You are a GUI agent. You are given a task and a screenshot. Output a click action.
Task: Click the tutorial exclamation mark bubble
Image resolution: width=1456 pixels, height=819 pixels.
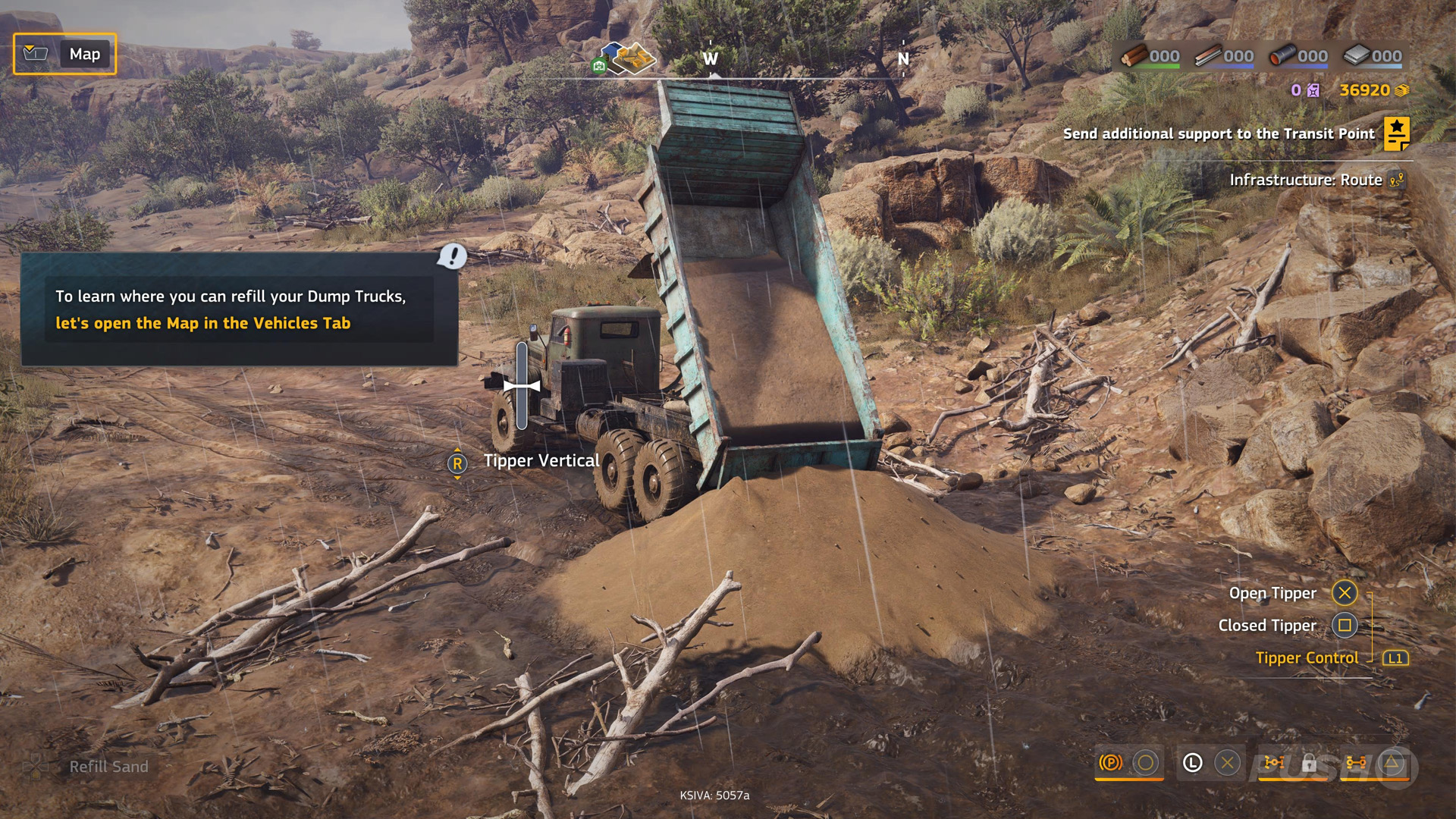453,256
